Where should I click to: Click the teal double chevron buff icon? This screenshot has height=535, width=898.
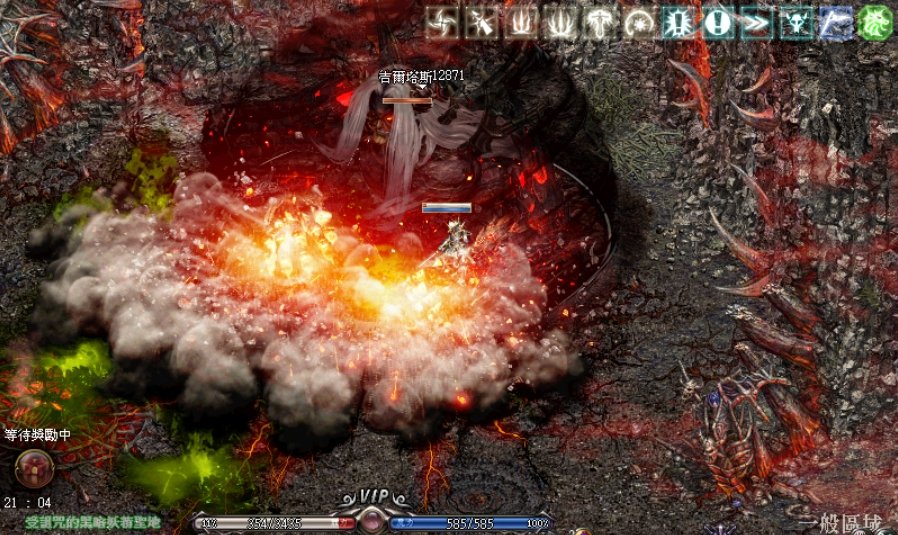pyautogui.click(x=757, y=22)
